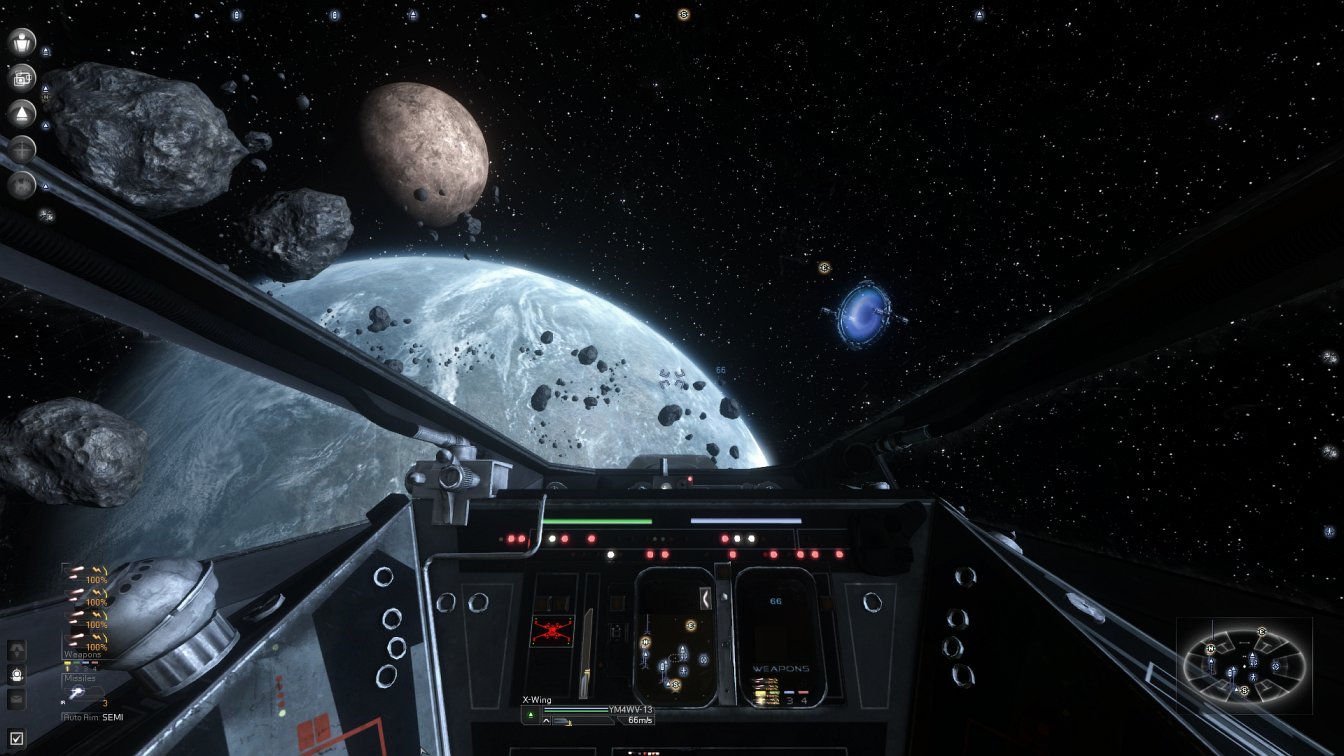1344x756 pixels.
Task: Open the astronaut spacesuit icon
Action: point(17,675)
